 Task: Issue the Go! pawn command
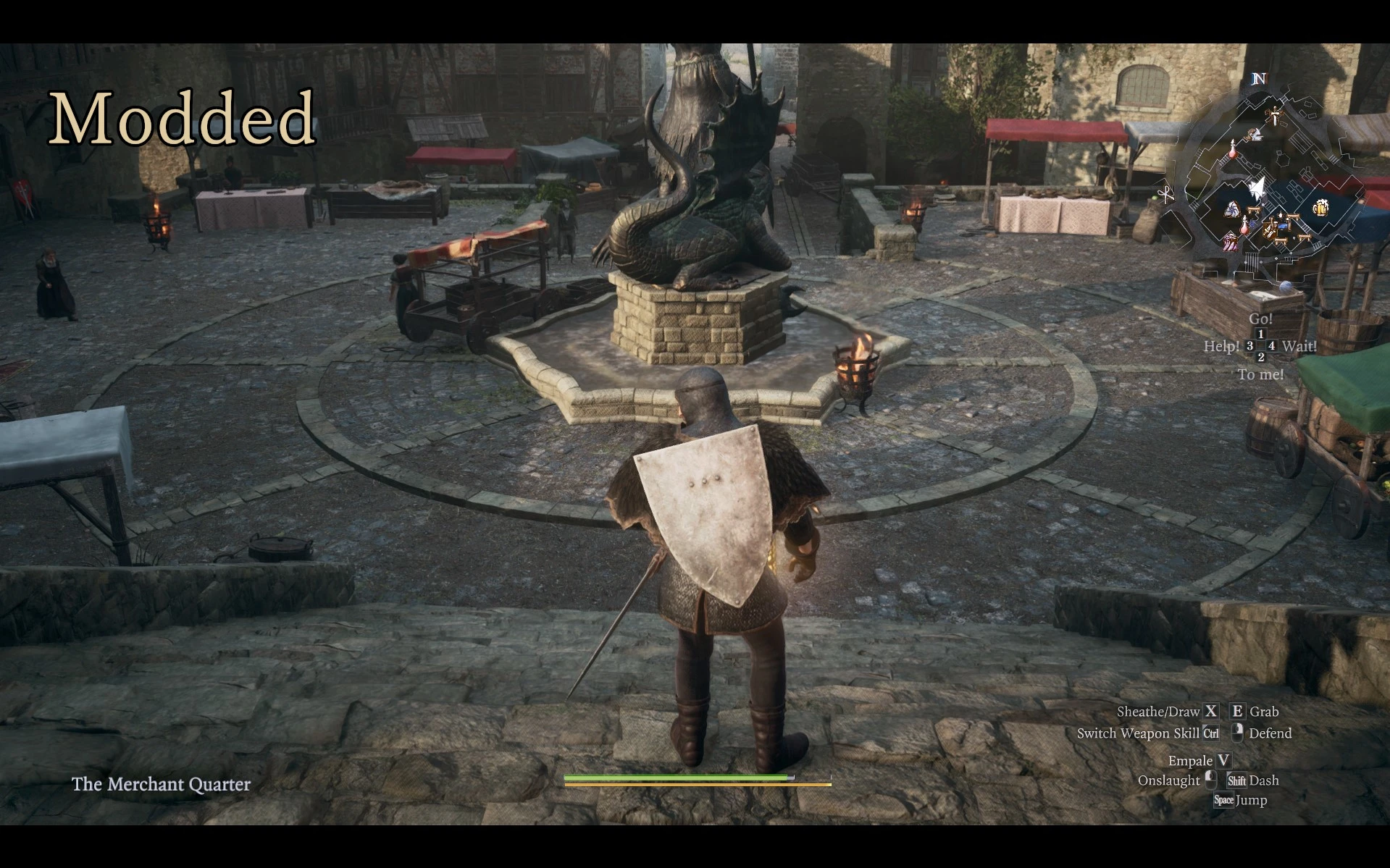click(x=1260, y=318)
